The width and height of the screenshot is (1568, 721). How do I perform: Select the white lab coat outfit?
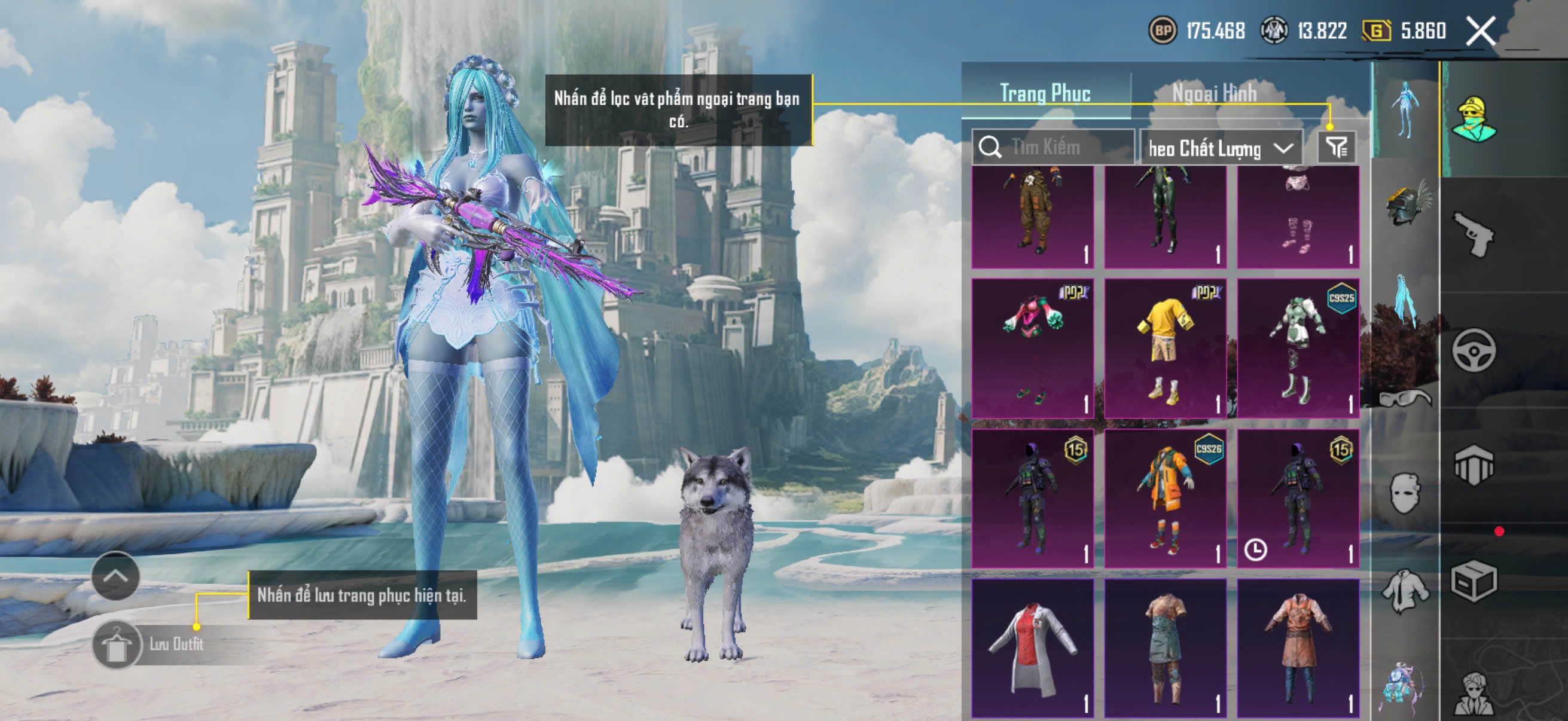point(1032,647)
